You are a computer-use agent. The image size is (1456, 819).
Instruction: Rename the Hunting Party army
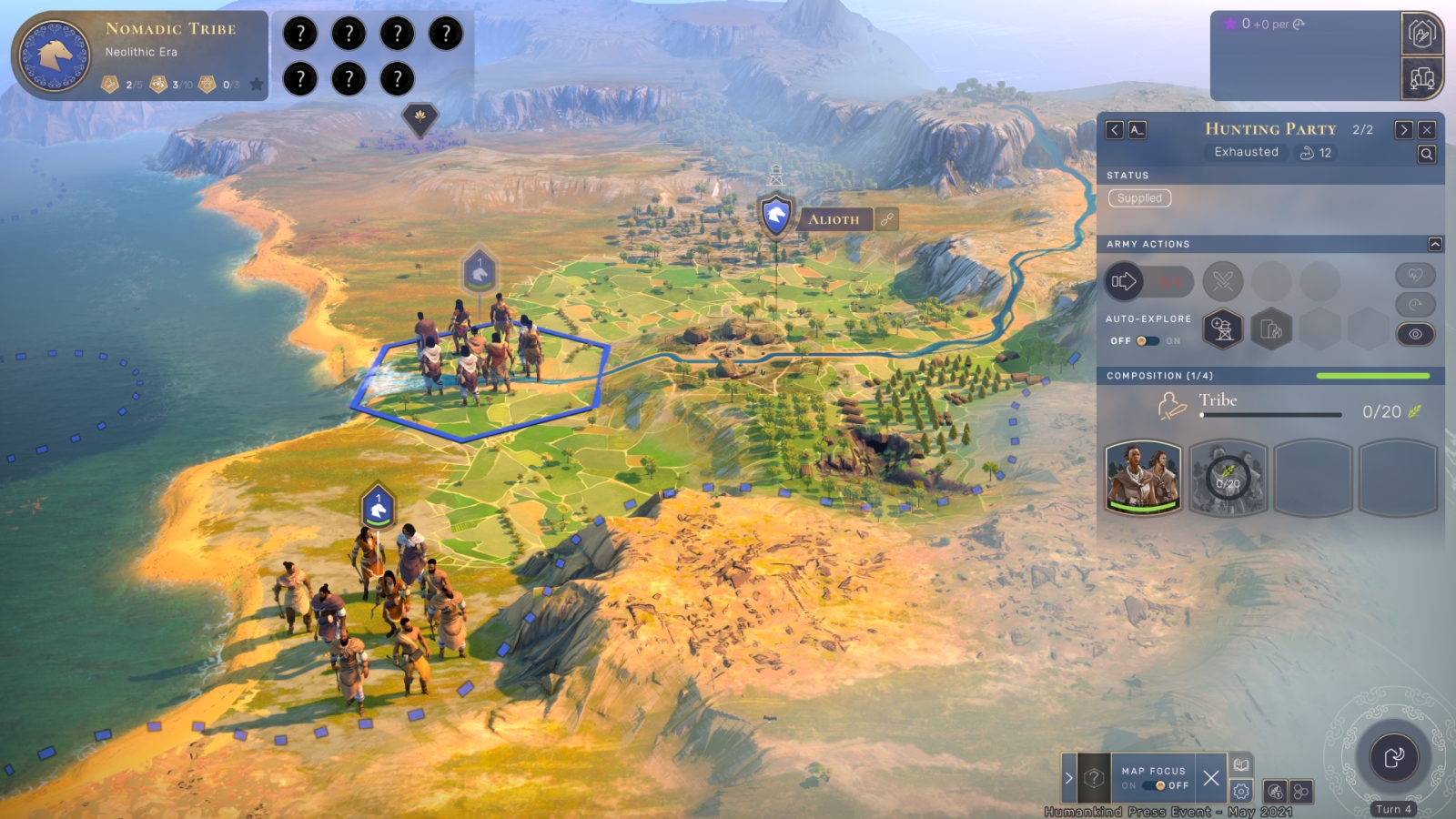(1137, 130)
